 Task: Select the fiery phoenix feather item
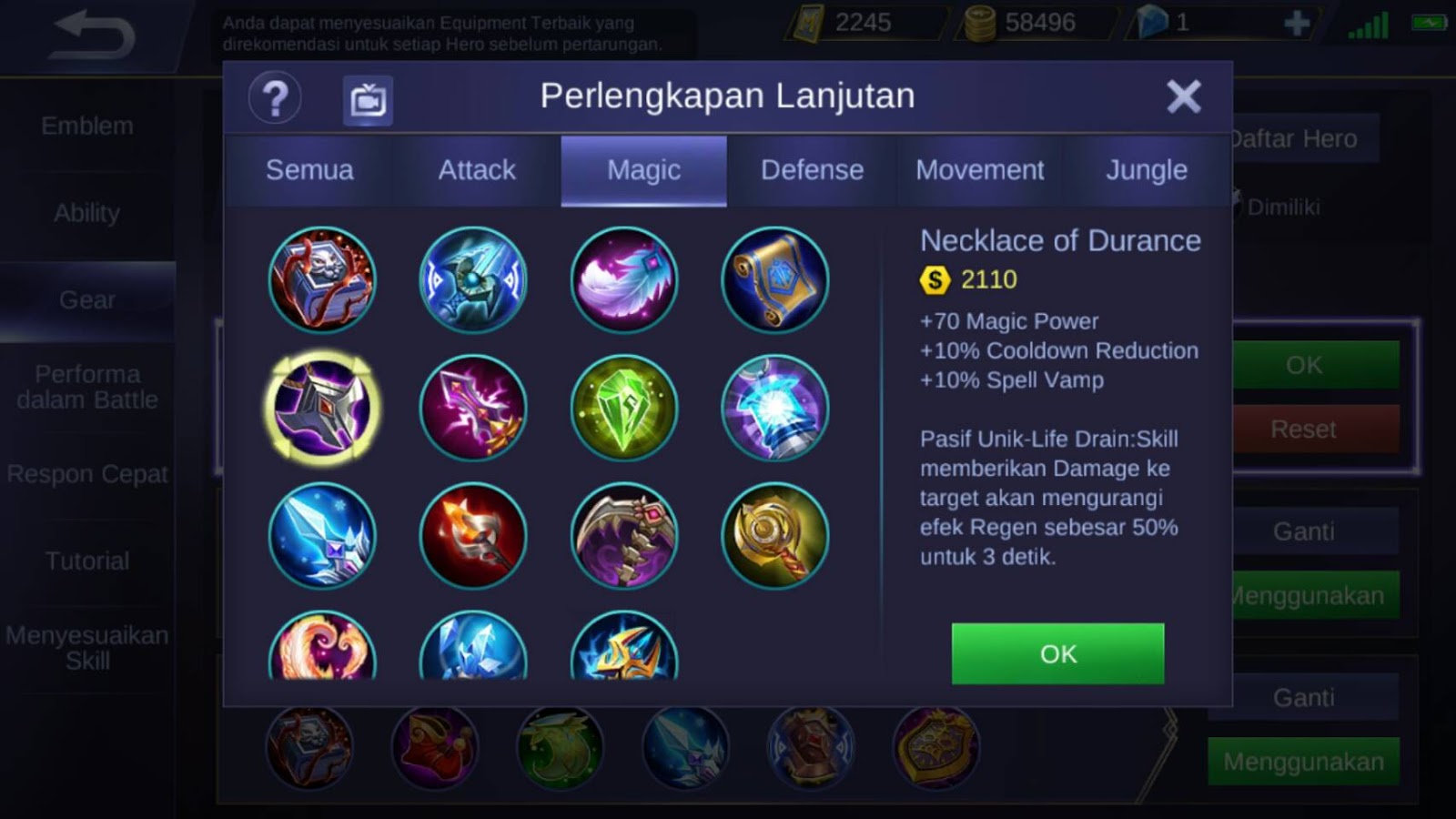point(323,651)
